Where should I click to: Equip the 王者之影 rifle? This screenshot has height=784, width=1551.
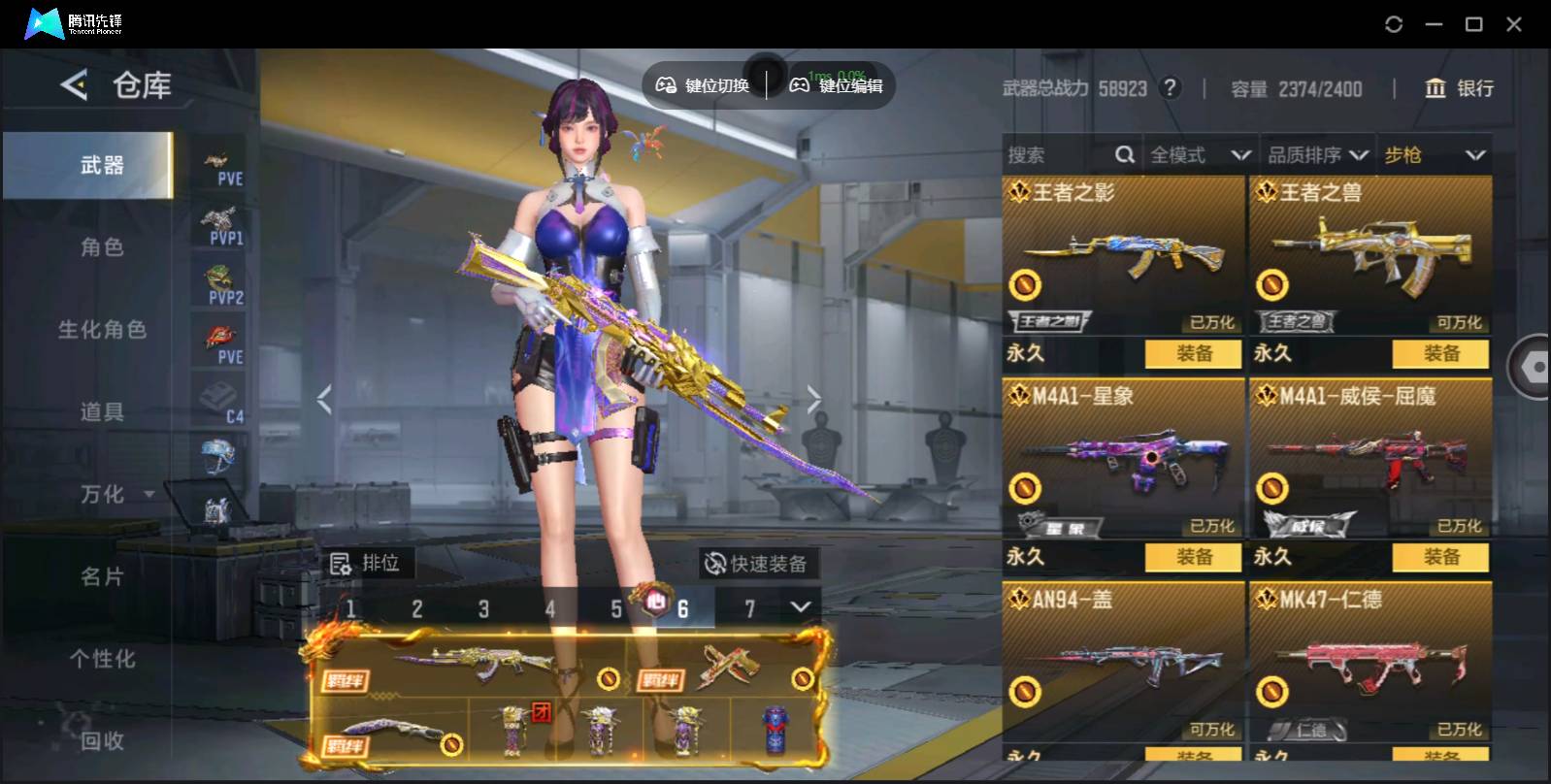tap(1193, 354)
